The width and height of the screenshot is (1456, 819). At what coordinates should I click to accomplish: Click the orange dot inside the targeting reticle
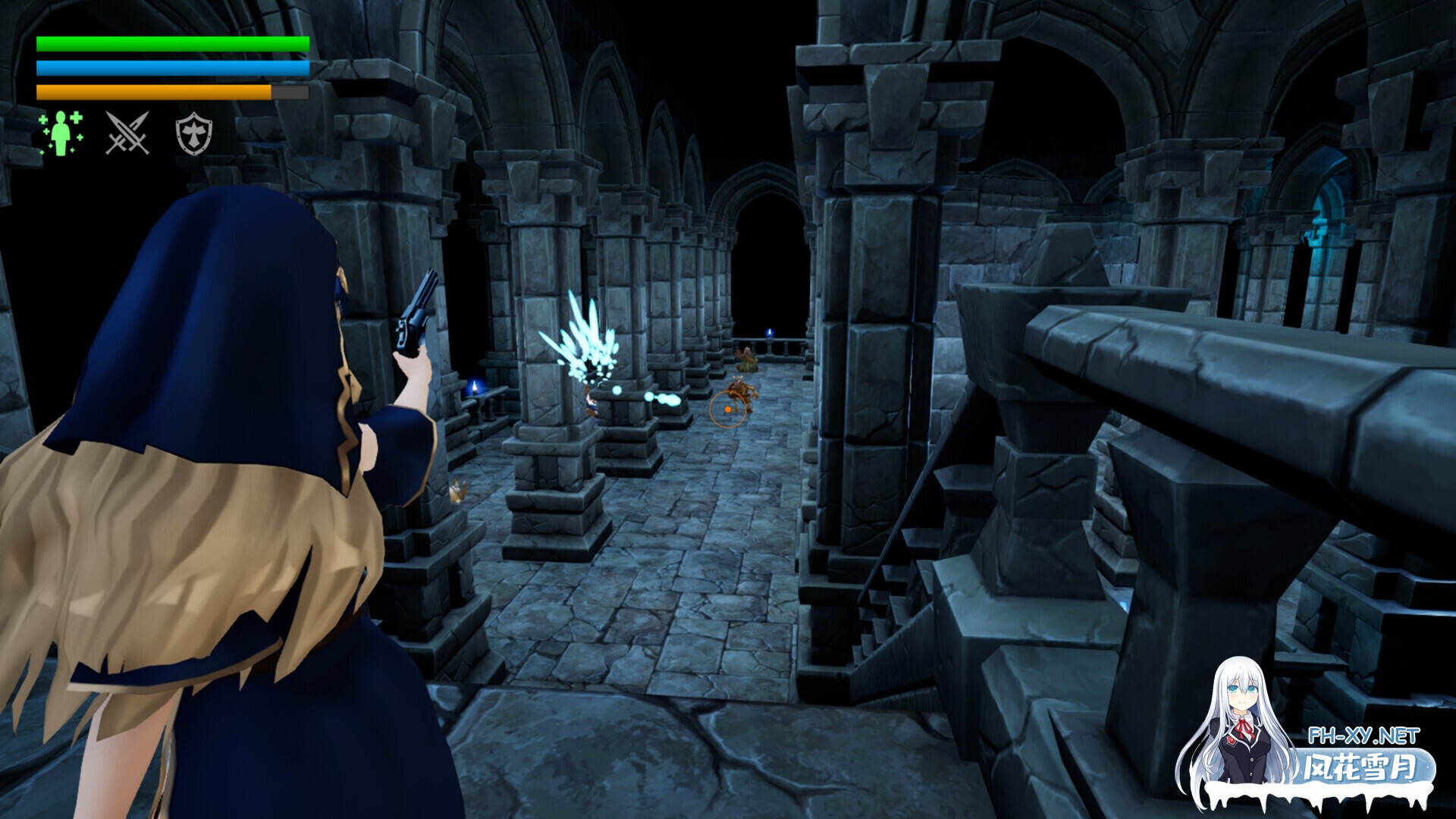[728, 409]
